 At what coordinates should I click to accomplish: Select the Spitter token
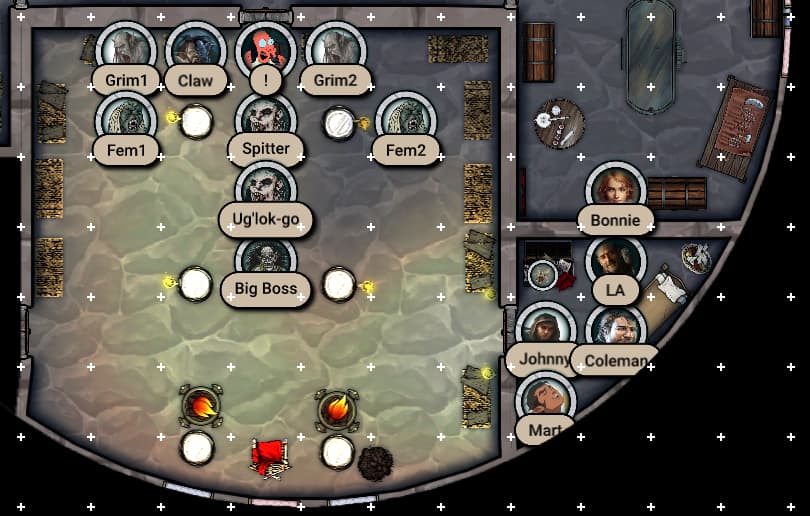tap(266, 119)
